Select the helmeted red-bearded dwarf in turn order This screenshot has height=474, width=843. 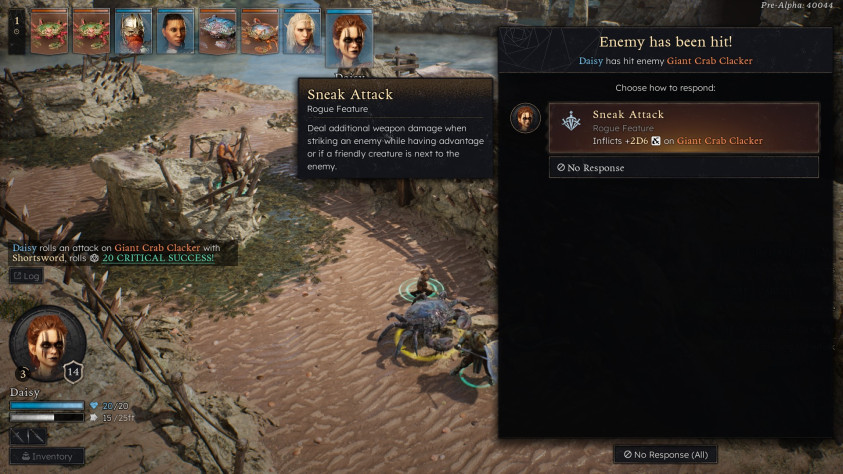[133, 32]
